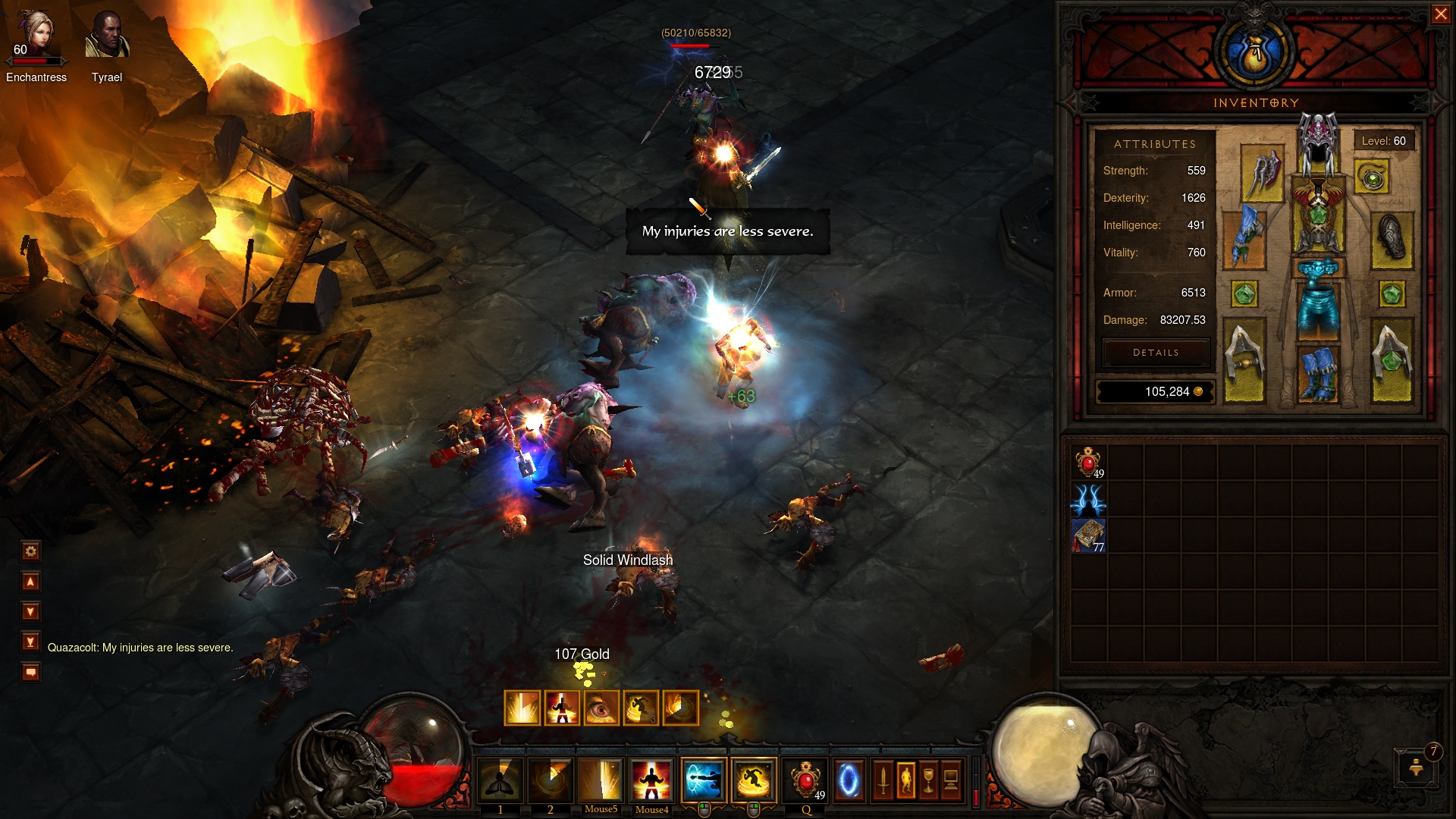Viewport: 1456px width, 819px height.
Task: Select the tome stack of 77
Action: (1088, 535)
